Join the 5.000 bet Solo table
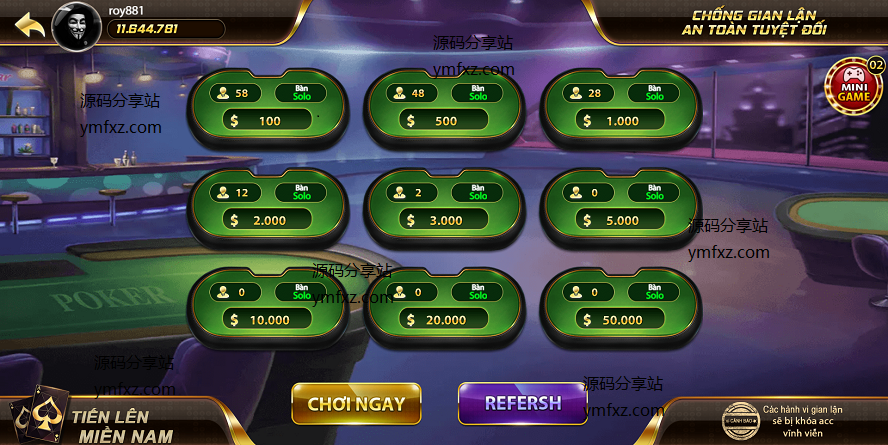This screenshot has height=445, width=888. pyautogui.click(x=621, y=206)
